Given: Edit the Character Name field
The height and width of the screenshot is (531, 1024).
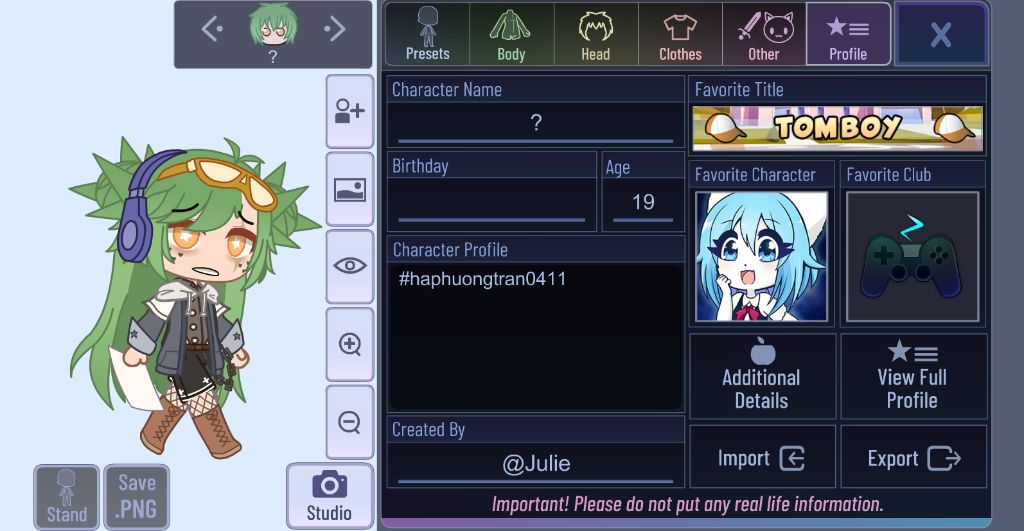Looking at the screenshot, I should (x=535, y=124).
